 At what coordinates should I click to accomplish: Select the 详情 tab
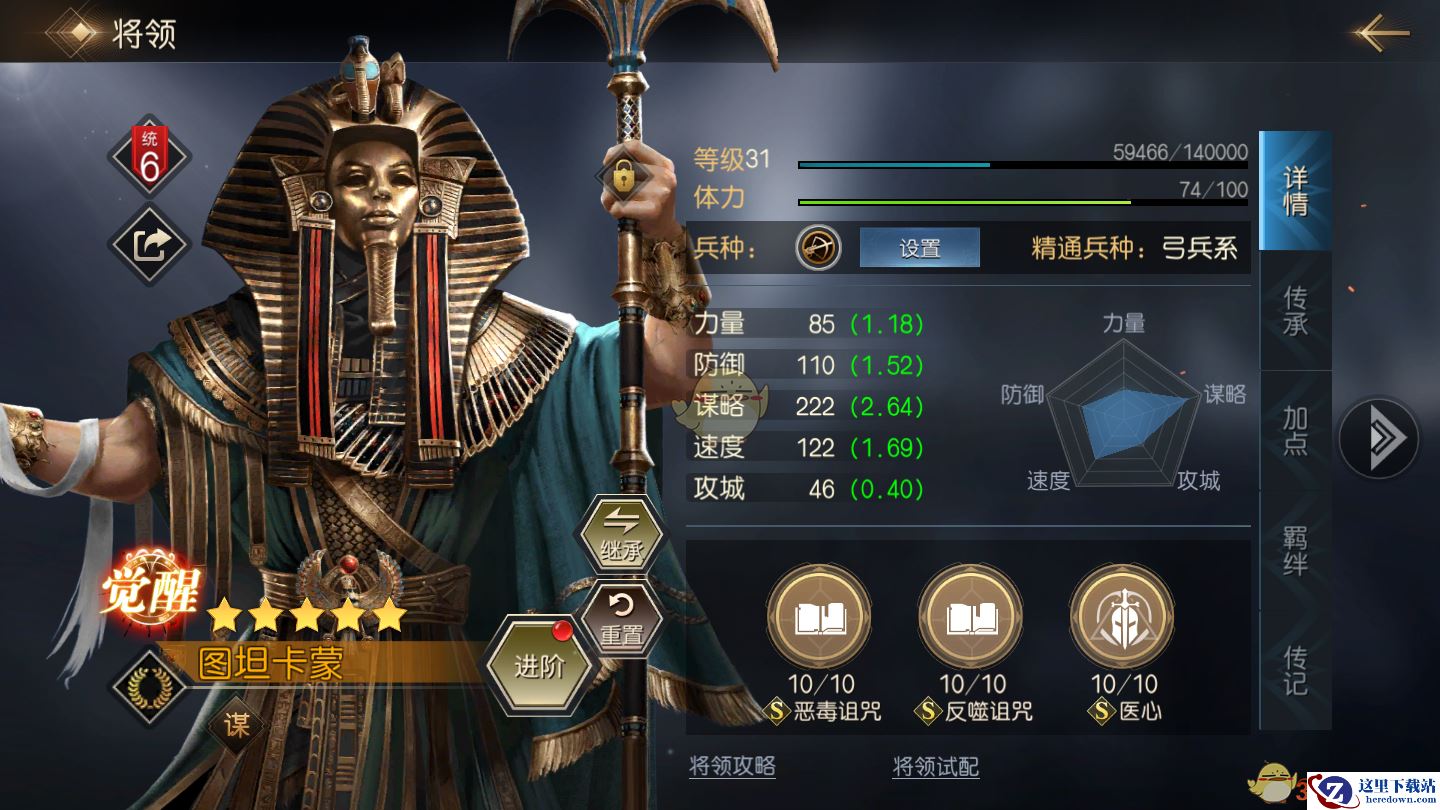(1295, 191)
